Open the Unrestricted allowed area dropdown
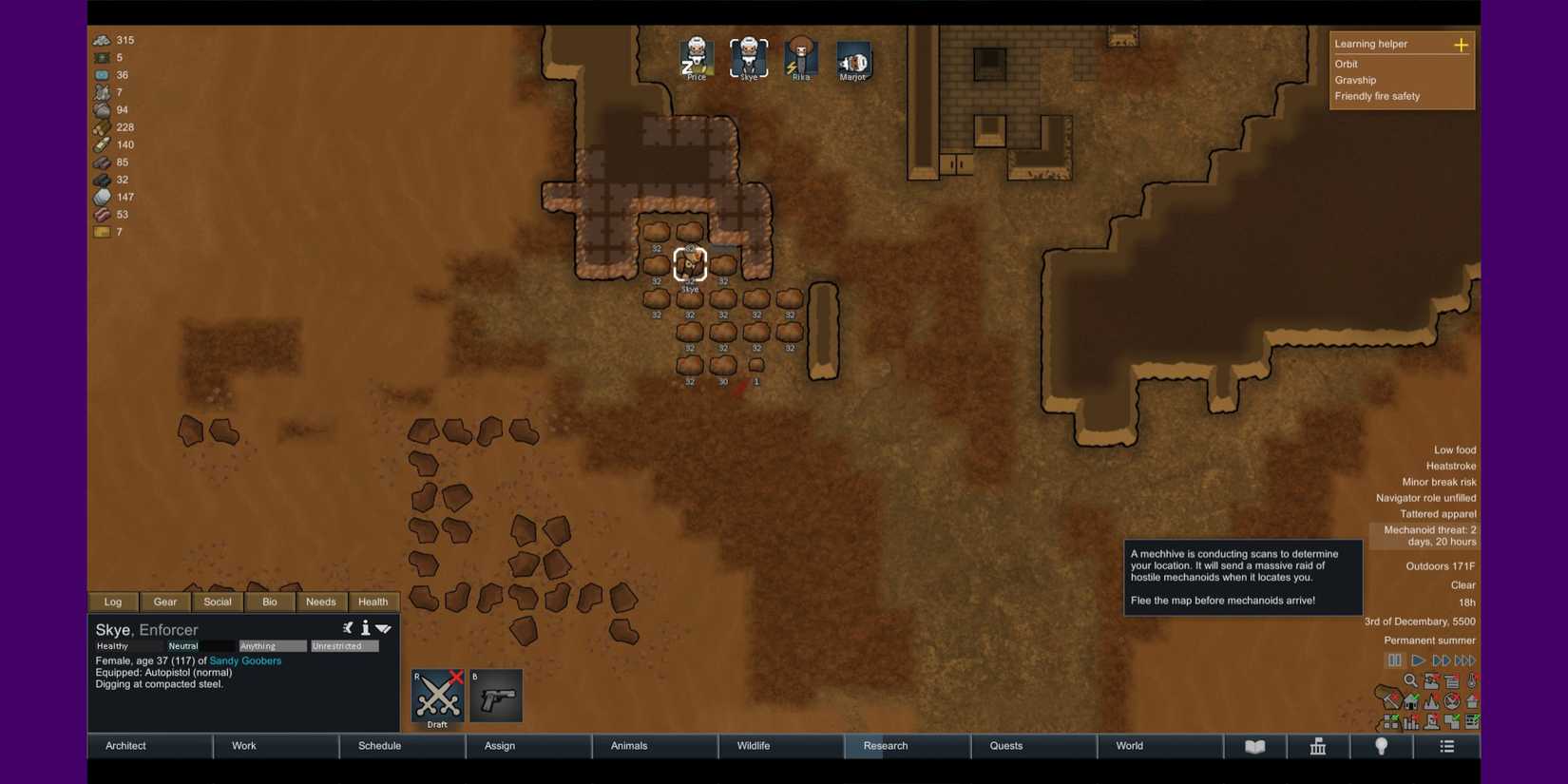The width and height of the screenshot is (1568, 784). coord(344,645)
